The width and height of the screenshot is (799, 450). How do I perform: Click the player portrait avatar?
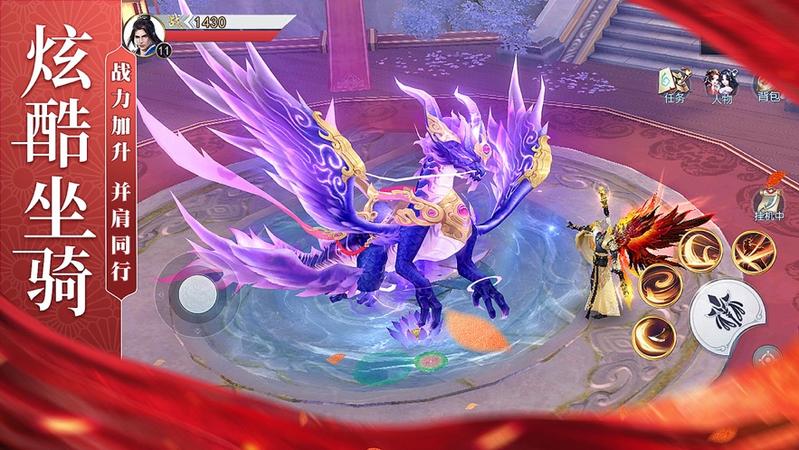140,30
